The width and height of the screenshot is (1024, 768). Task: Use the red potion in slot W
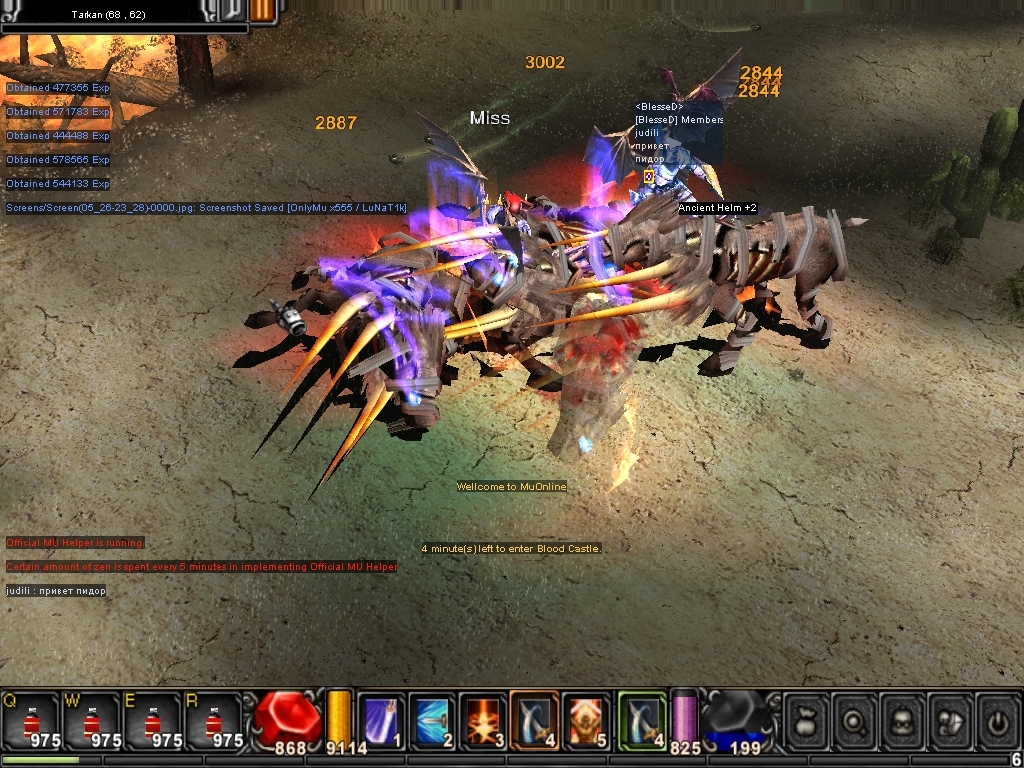tap(92, 720)
